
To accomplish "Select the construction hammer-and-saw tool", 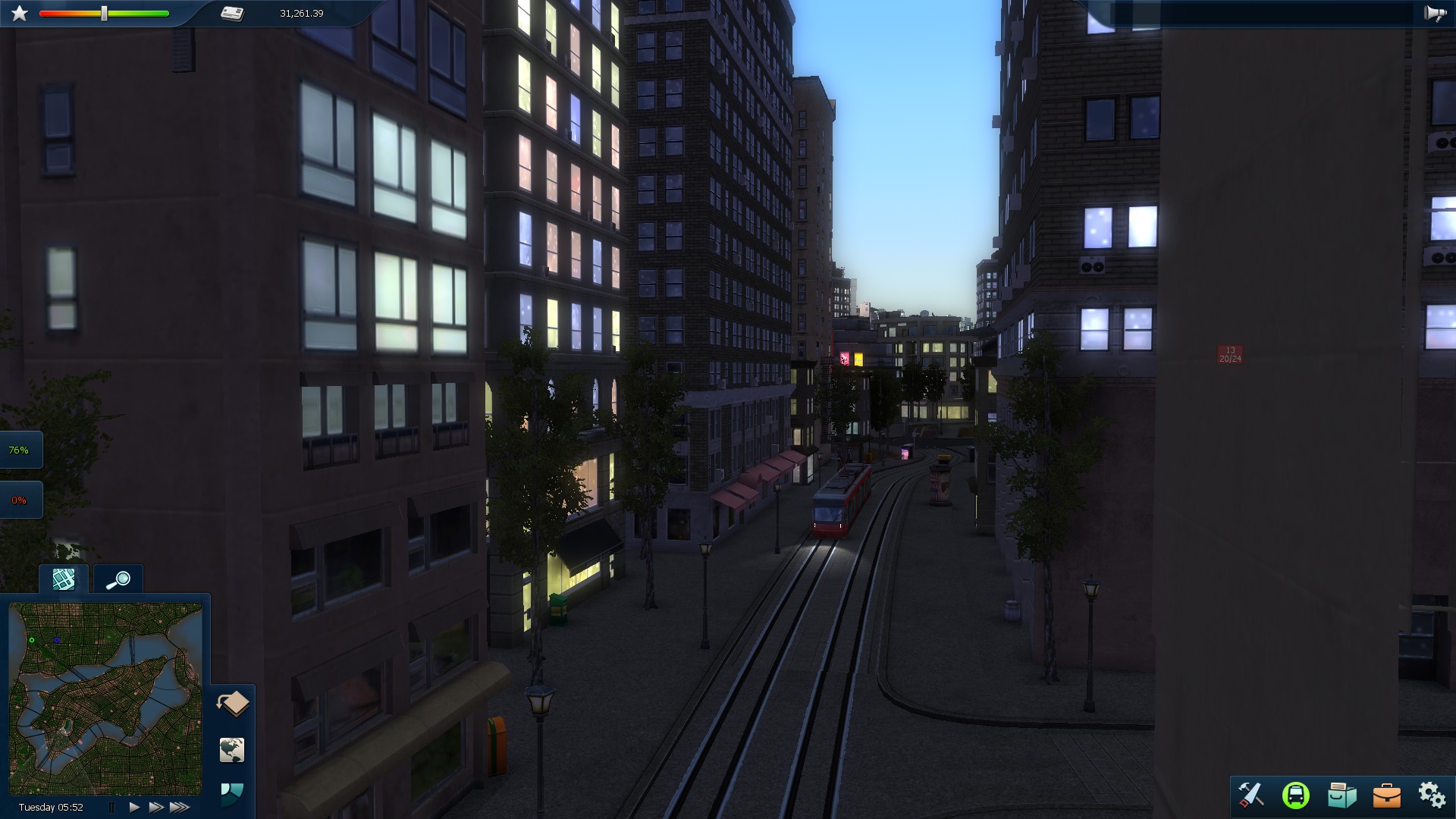I will (x=1252, y=795).
